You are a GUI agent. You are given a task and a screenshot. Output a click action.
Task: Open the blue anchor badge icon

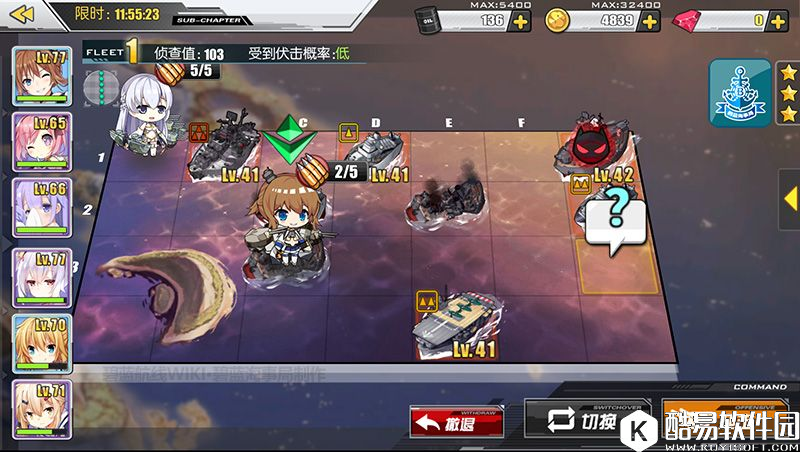tap(739, 93)
